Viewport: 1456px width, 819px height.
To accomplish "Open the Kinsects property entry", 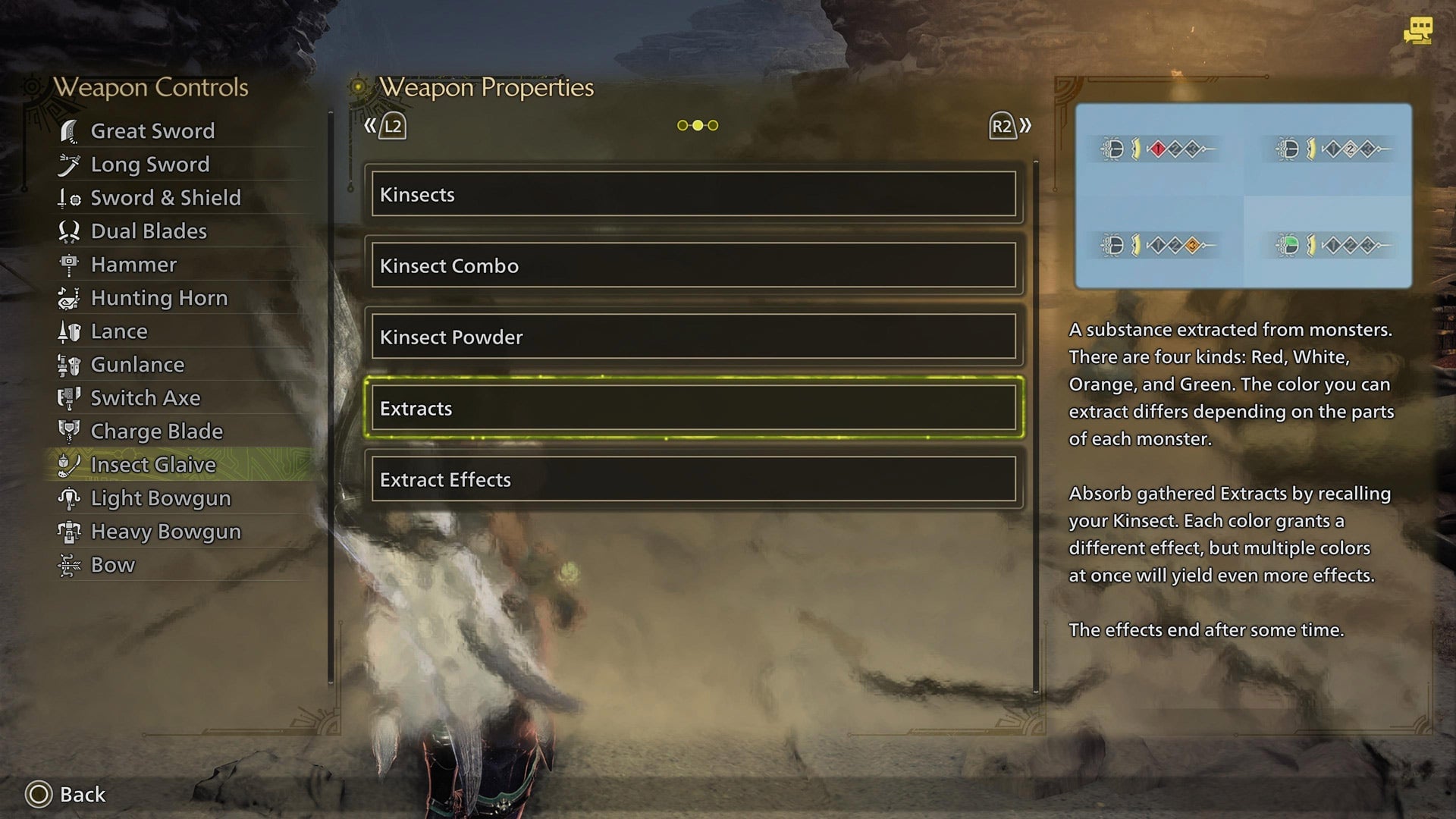I will [695, 195].
